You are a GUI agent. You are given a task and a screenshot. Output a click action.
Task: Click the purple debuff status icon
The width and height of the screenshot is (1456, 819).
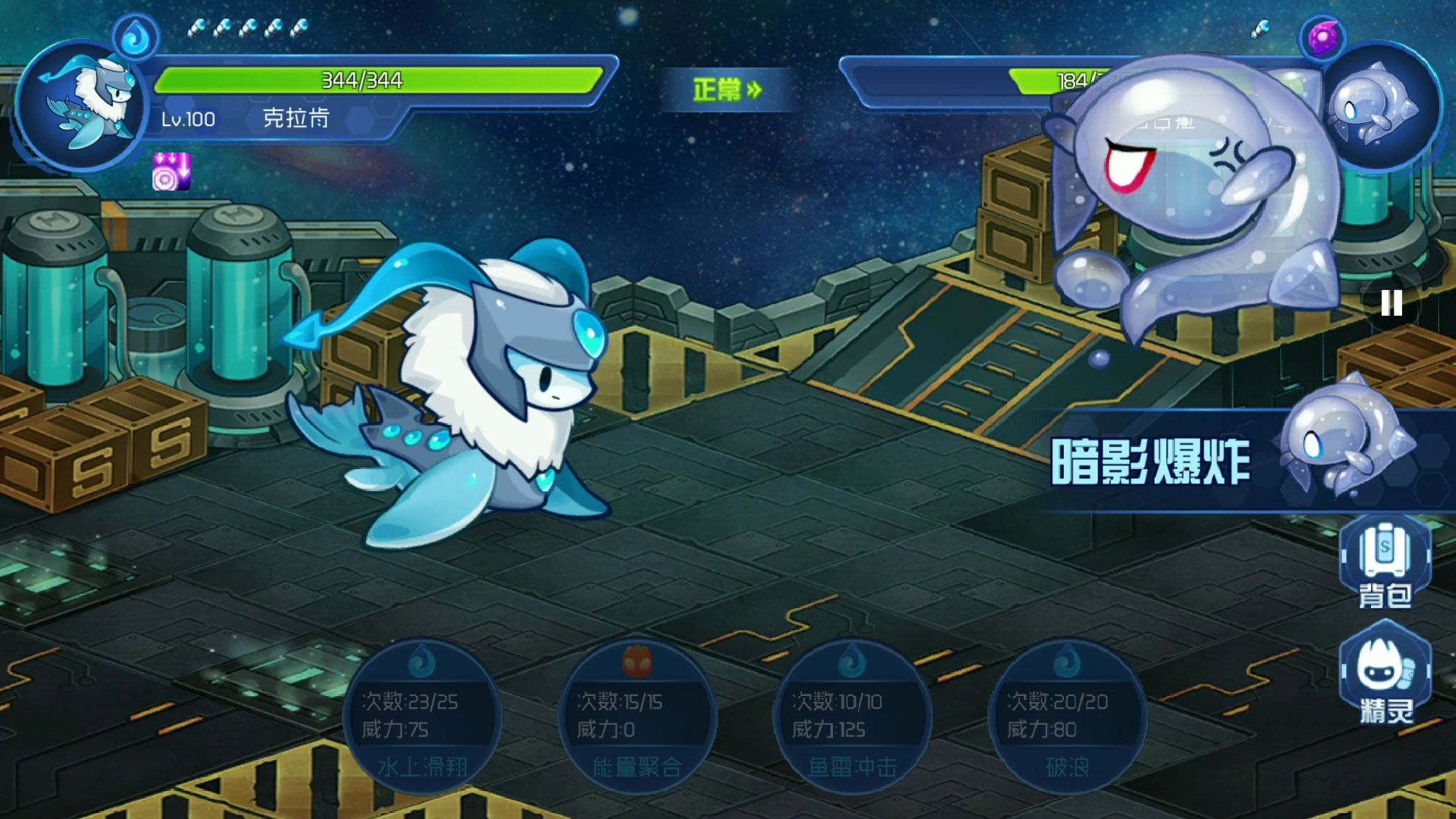click(171, 172)
